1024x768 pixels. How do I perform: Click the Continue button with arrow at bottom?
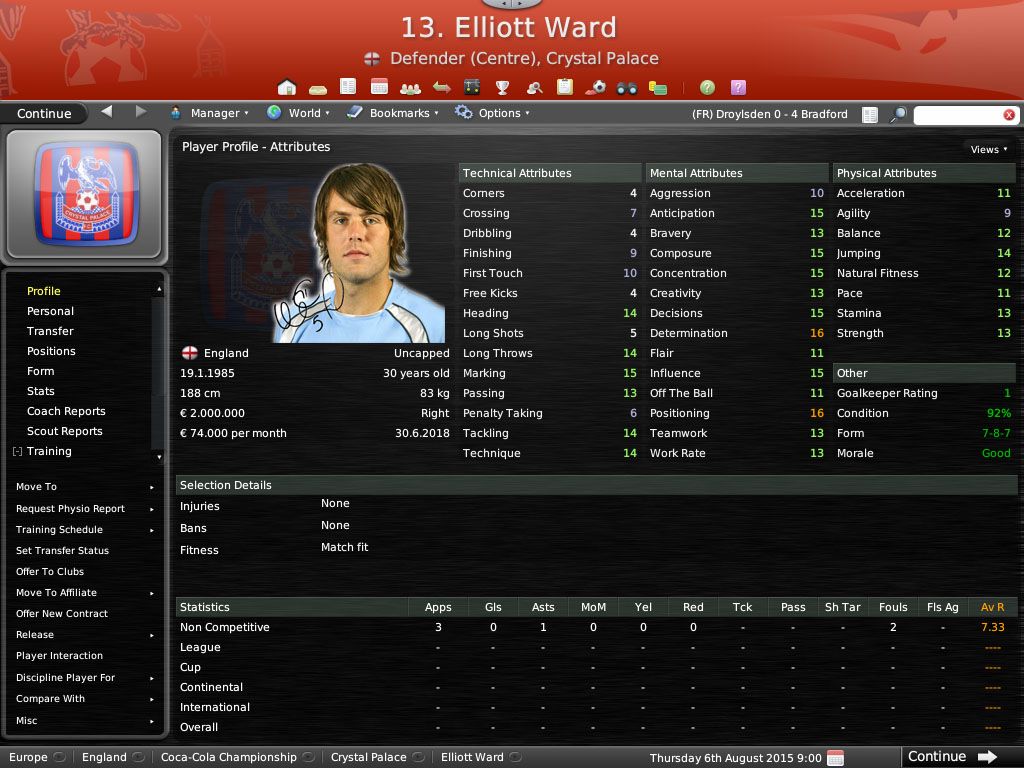pyautogui.click(x=952, y=757)
